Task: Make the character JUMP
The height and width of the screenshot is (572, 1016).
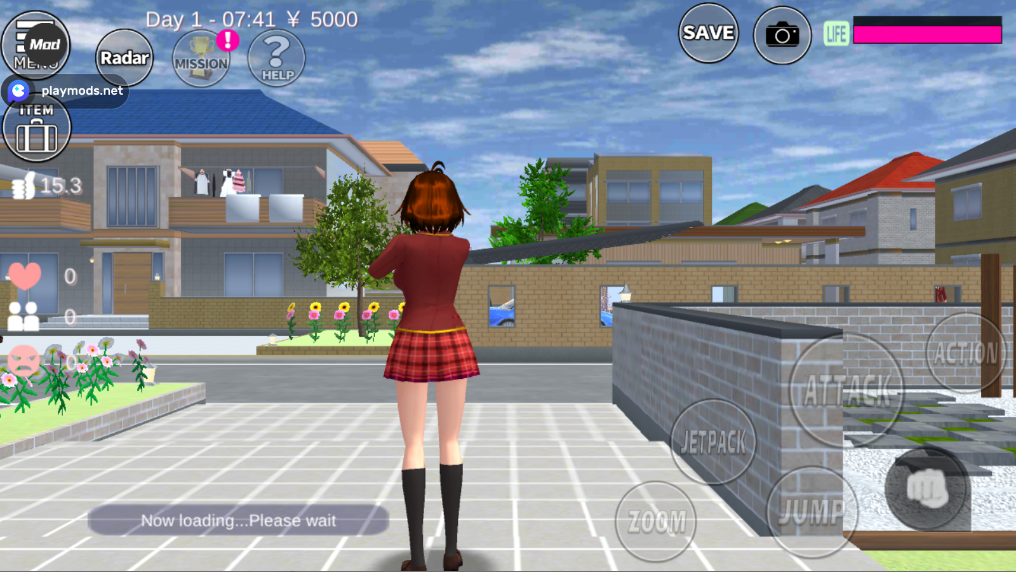Action: pyautogui.click(x=811, y=512)
